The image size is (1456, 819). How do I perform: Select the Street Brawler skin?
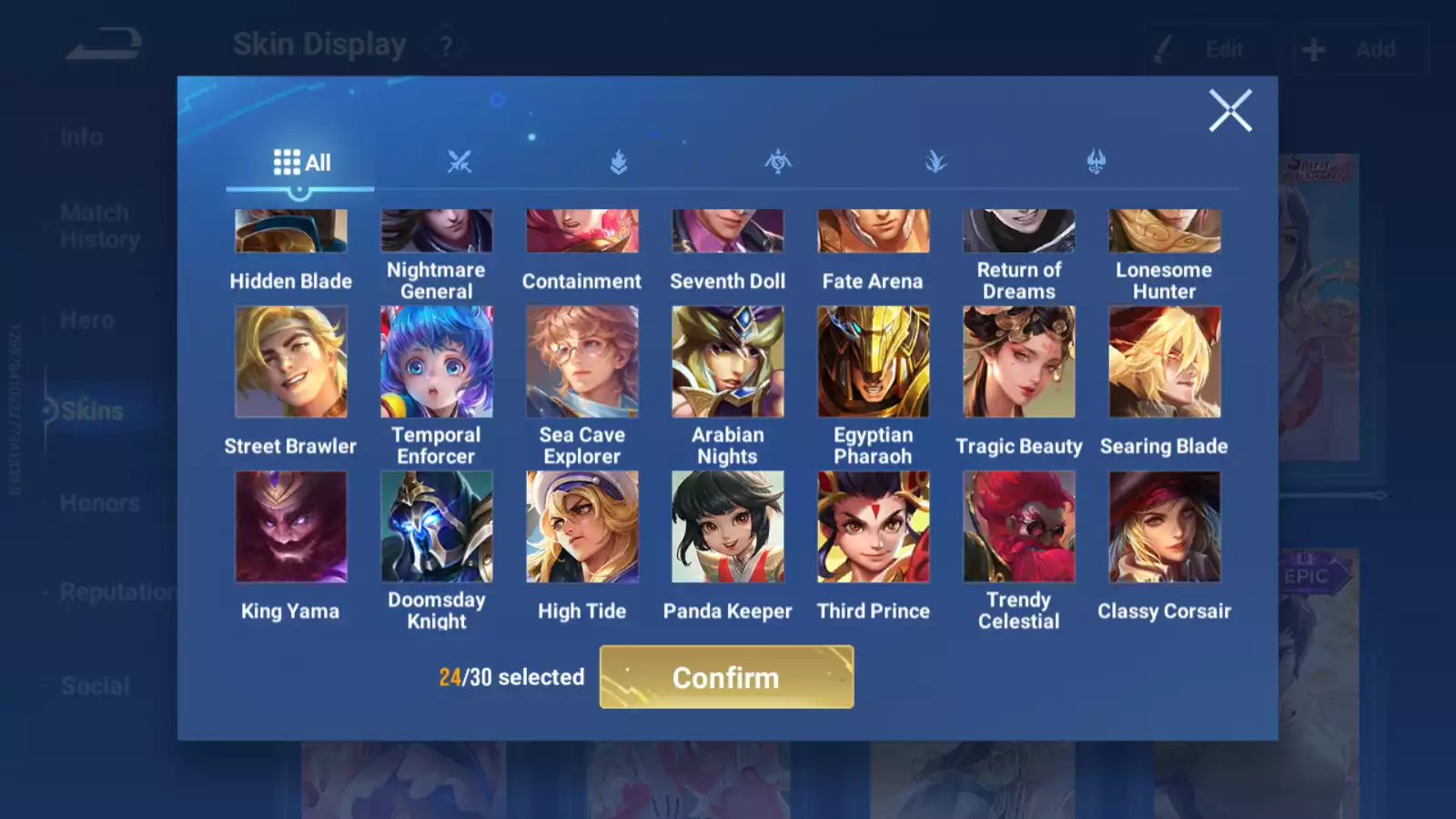click(291, 362)
